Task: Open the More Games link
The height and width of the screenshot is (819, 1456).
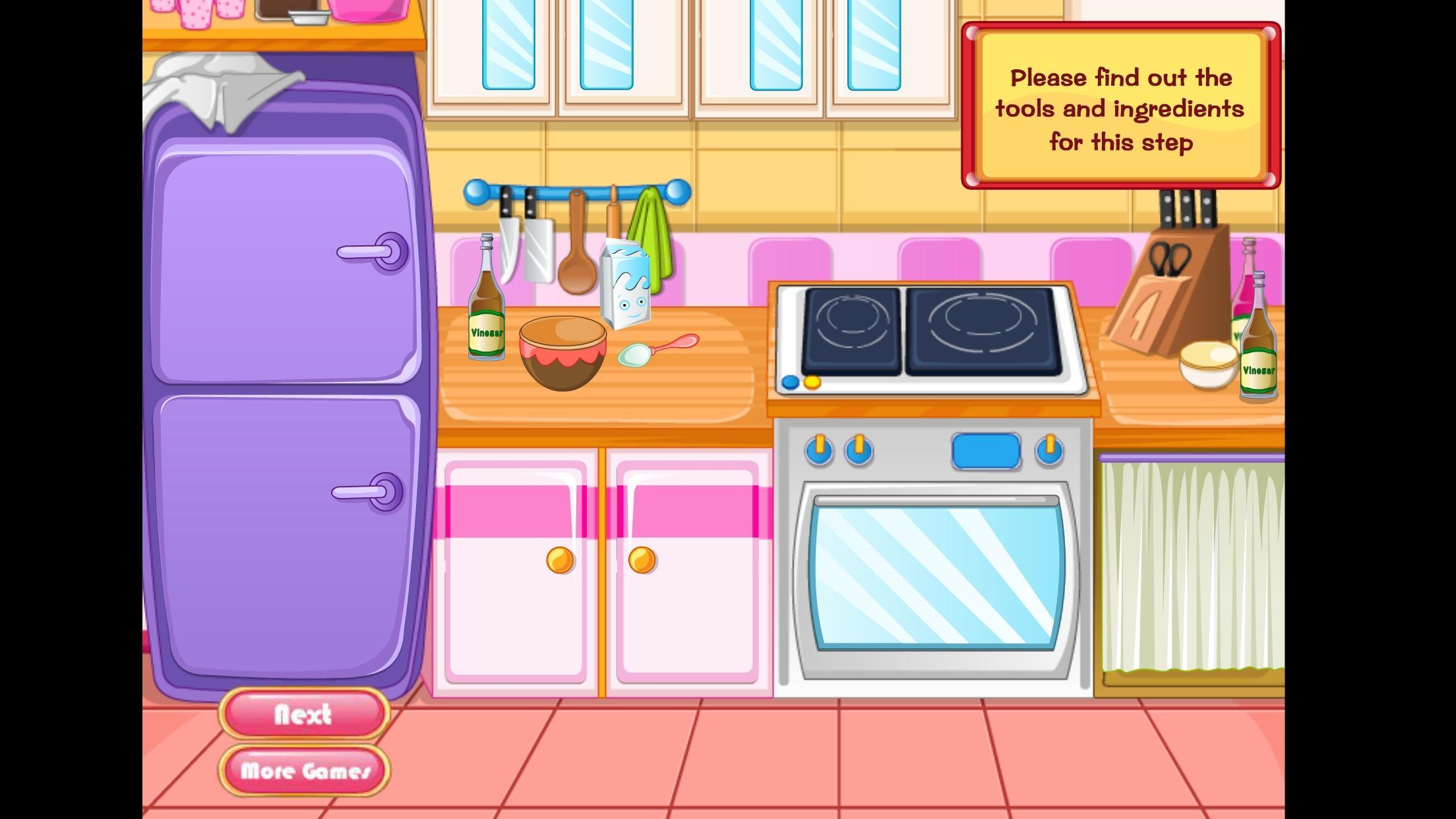Action: tap(305, 770)
